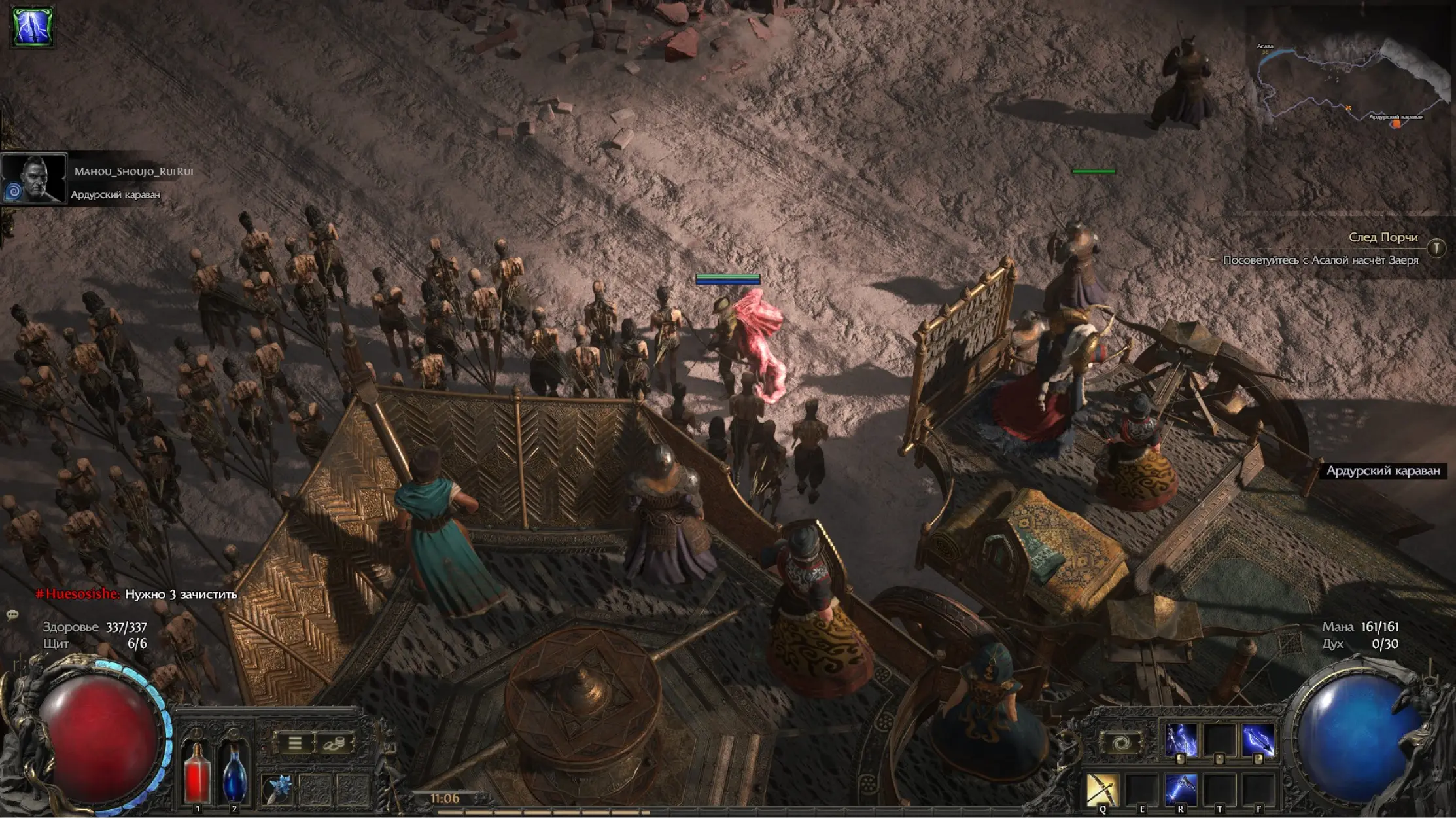Screen dimensions: 1456x818
Task: Open the coins and rings shop button
Action: pyautogui.click(x=334, y=743)
